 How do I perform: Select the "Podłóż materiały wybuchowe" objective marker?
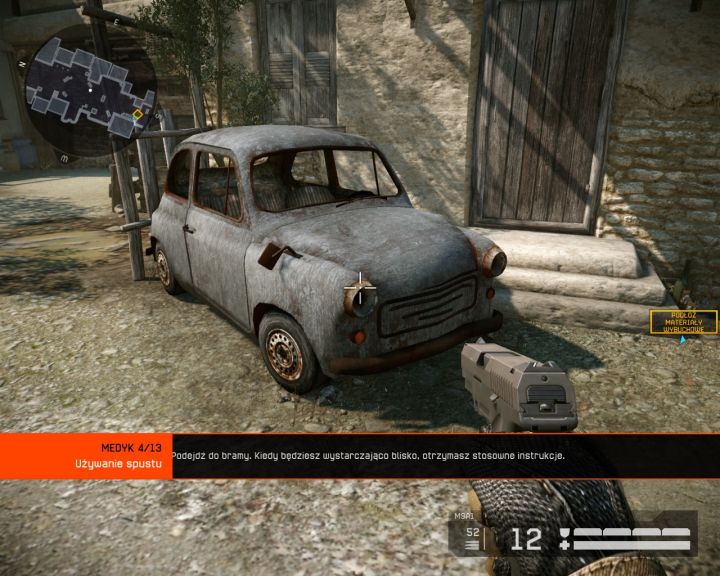683,322
